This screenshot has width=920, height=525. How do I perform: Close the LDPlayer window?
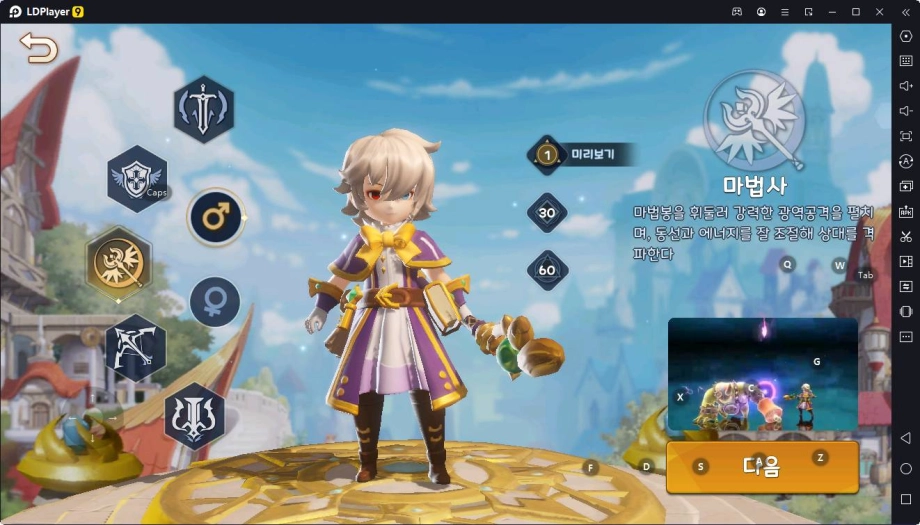click(x=878, y=11)
